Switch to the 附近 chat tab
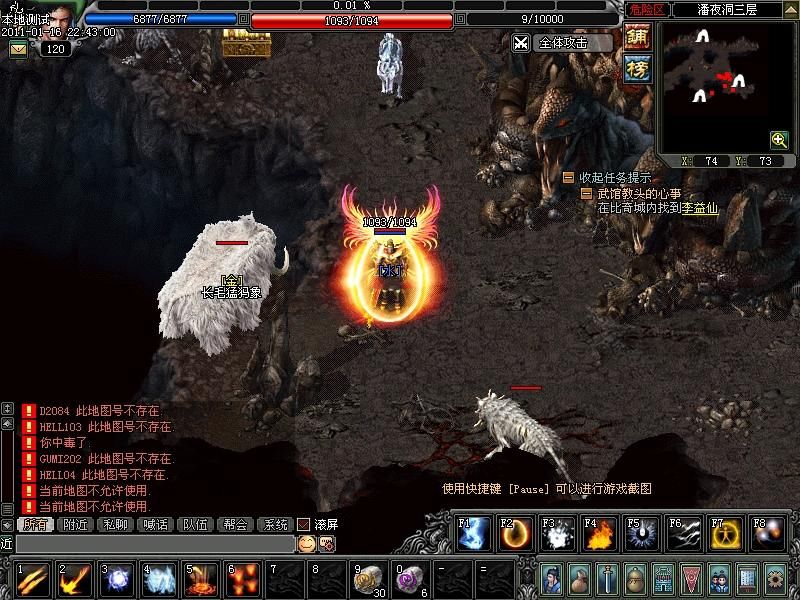This screenshot has height=600, width=800. [x=77, y=524]
